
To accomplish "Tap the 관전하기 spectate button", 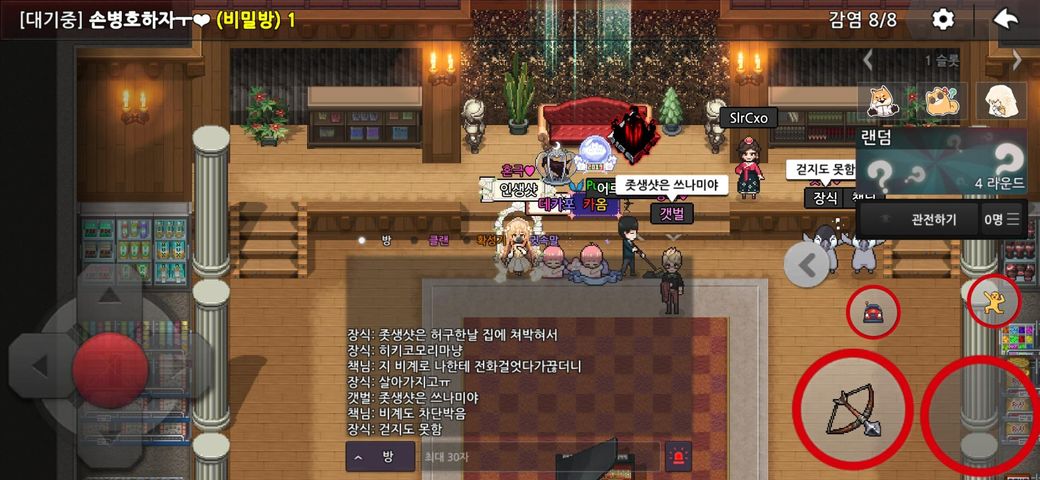I will pyautogui.click(x=932, y=220).
